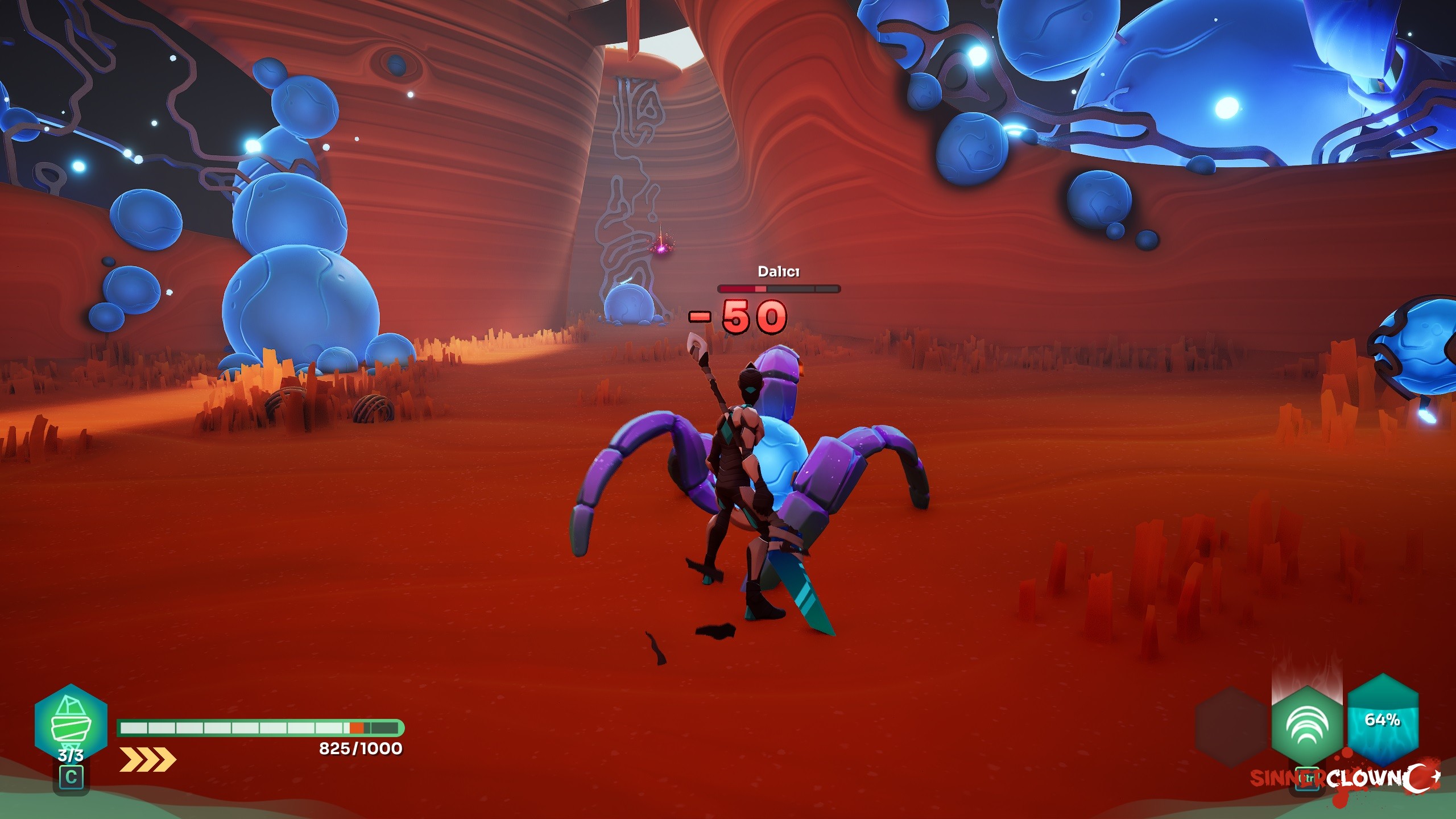Activate the green concentric arcs ability
Screen dimensions: 1456x819
1306,726
